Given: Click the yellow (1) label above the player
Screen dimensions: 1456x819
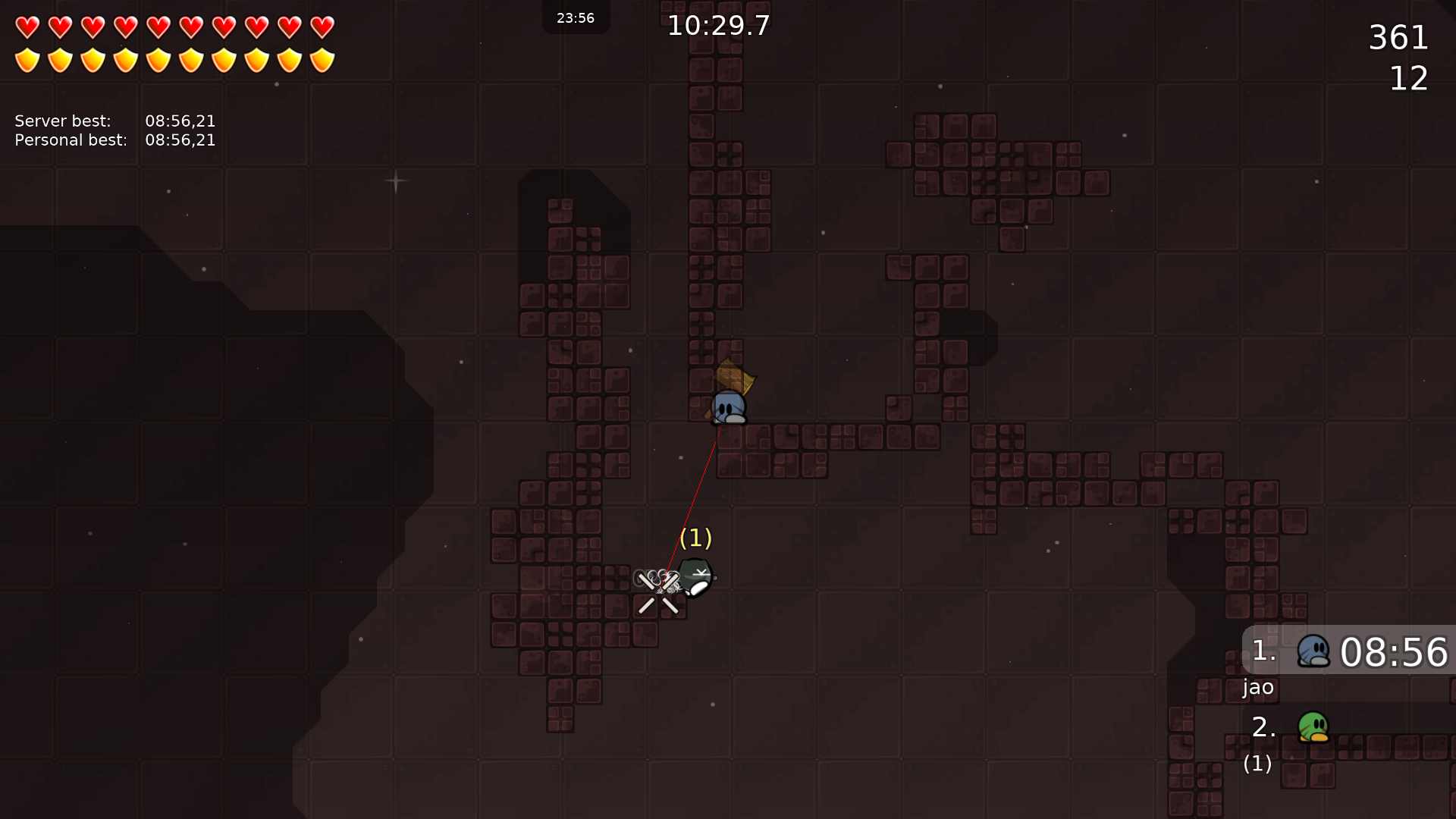Looking at the screenshot, I should 695,538.
